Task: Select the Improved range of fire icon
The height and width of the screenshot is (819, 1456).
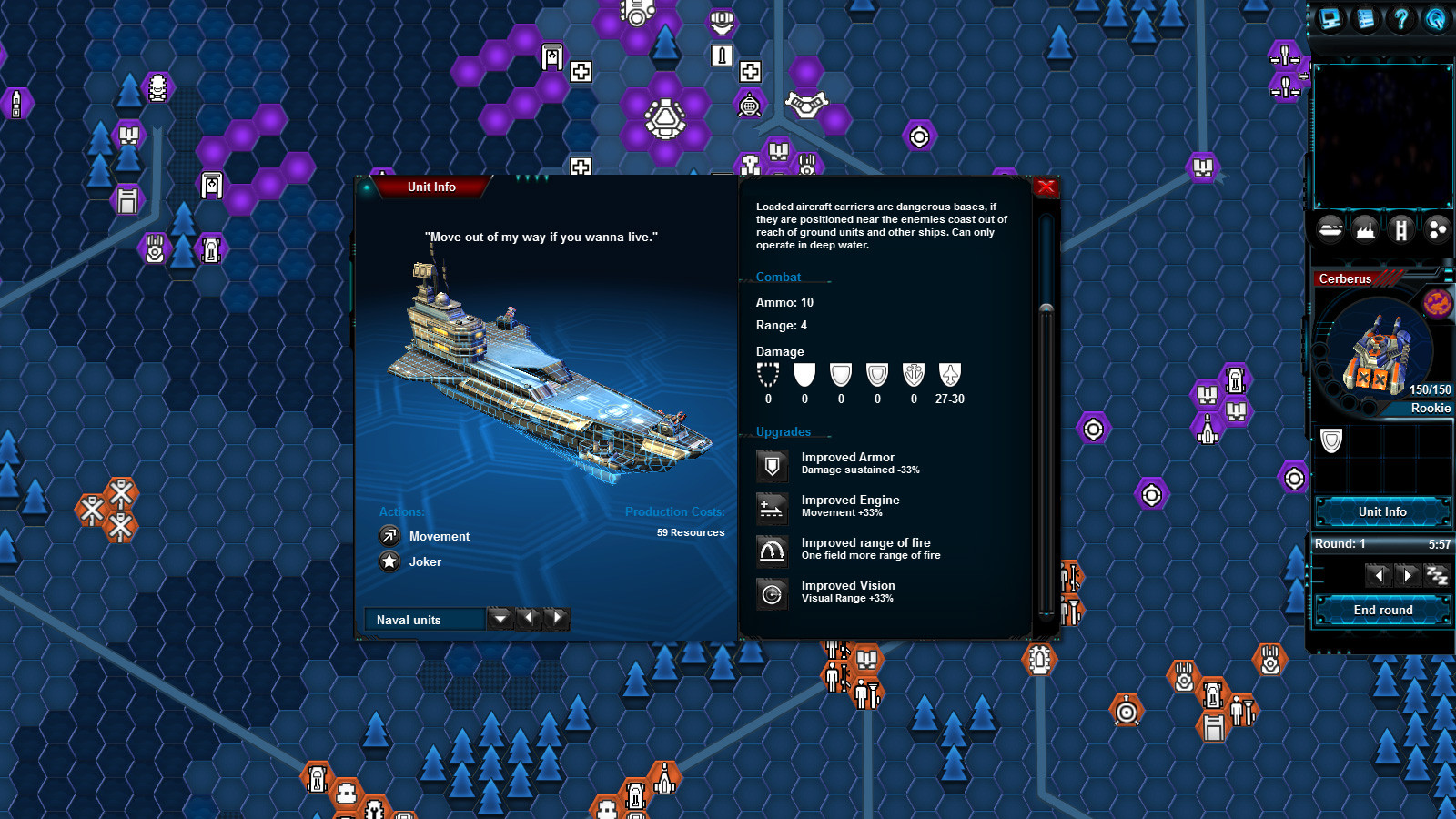Action: (773, 551)
